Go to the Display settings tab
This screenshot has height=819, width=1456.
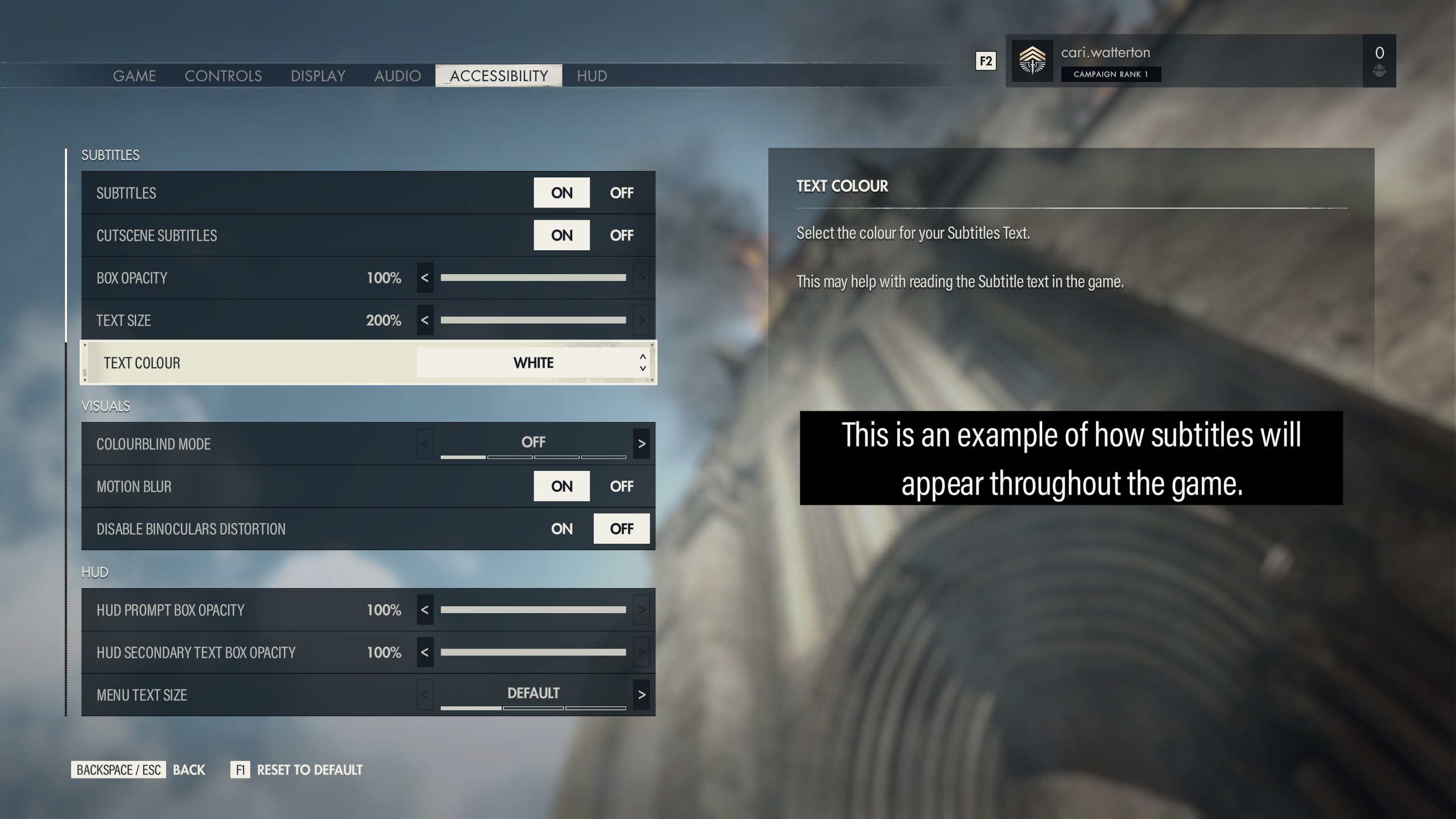[318, 76]
